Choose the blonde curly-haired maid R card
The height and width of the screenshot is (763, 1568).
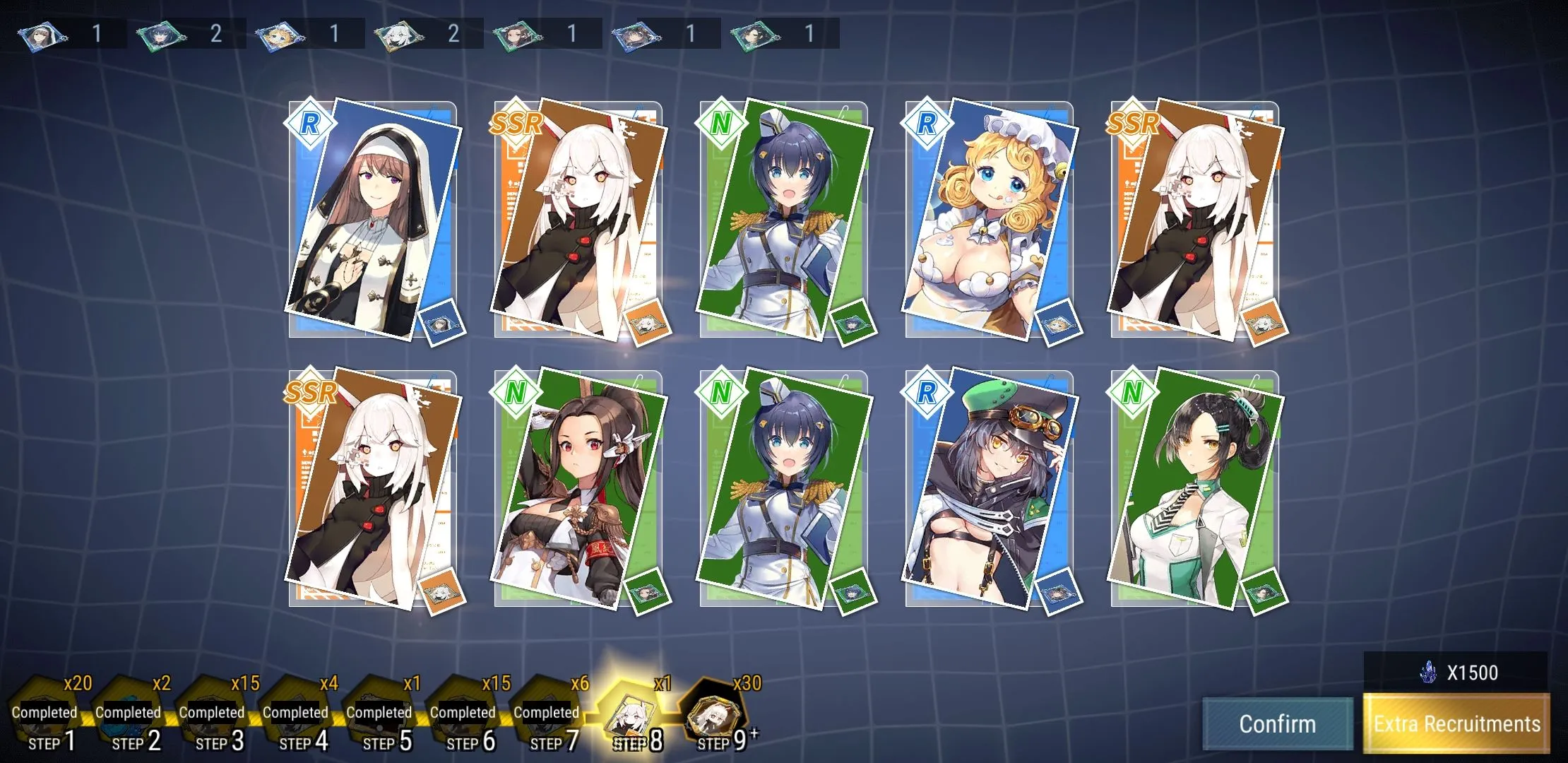pos(989,219)
